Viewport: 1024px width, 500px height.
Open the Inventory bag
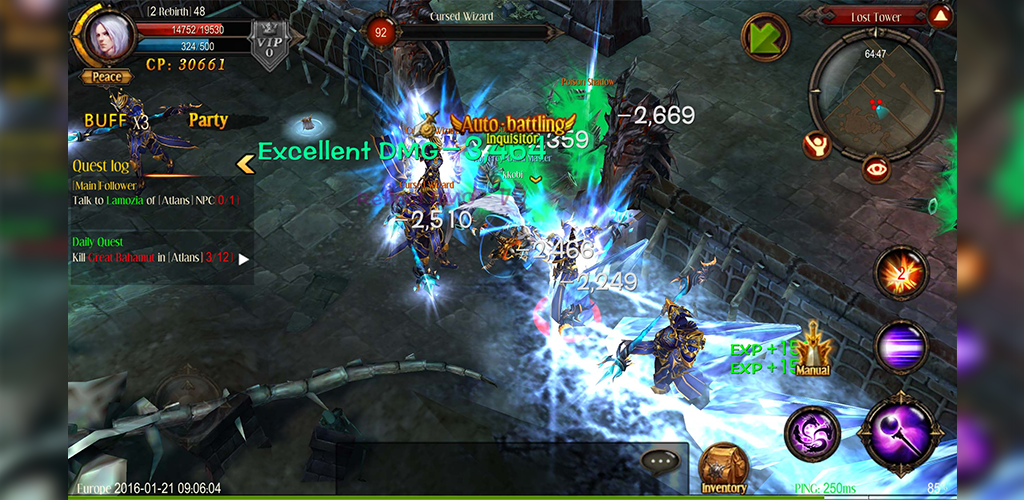tap(723, 468)
